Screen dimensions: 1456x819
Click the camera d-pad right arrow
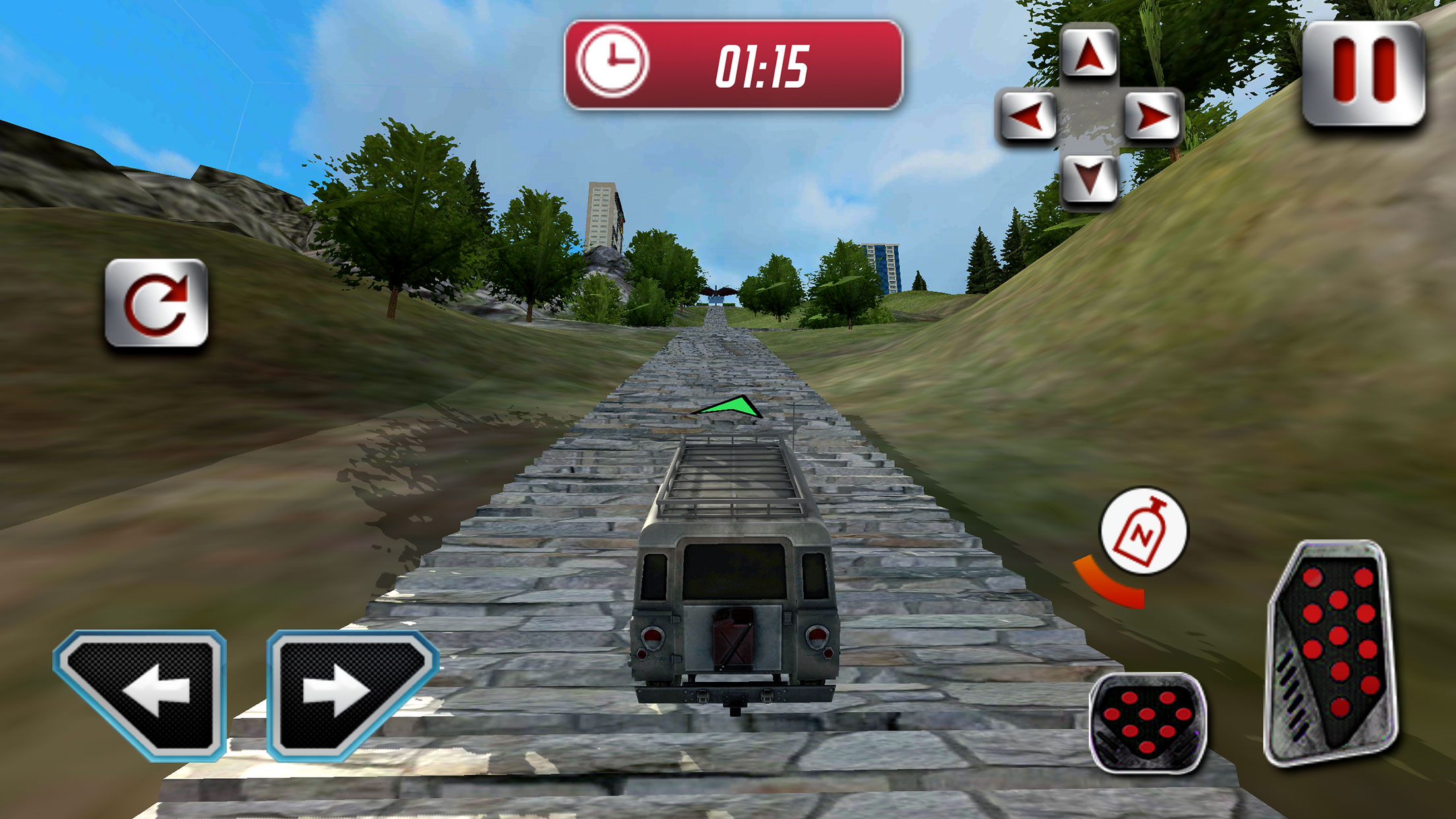click(x=1152, y=117)
